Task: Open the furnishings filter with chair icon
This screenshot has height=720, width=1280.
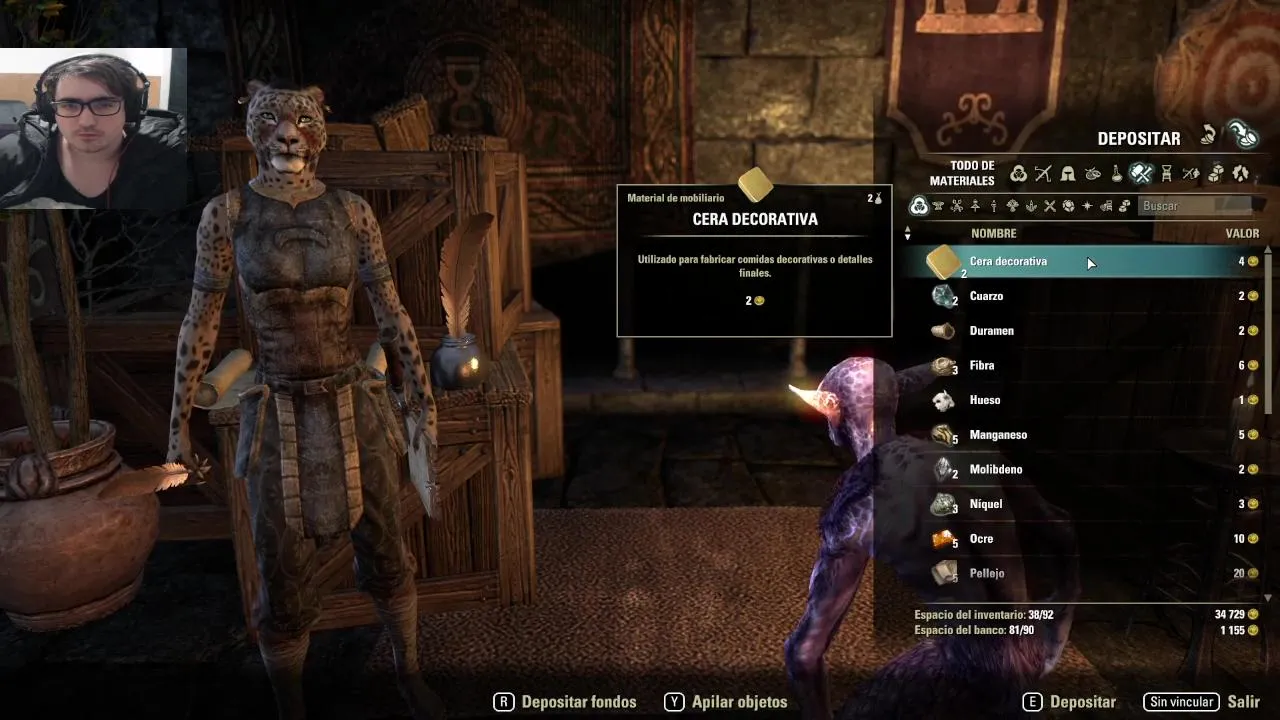Action: (1166, 174)
